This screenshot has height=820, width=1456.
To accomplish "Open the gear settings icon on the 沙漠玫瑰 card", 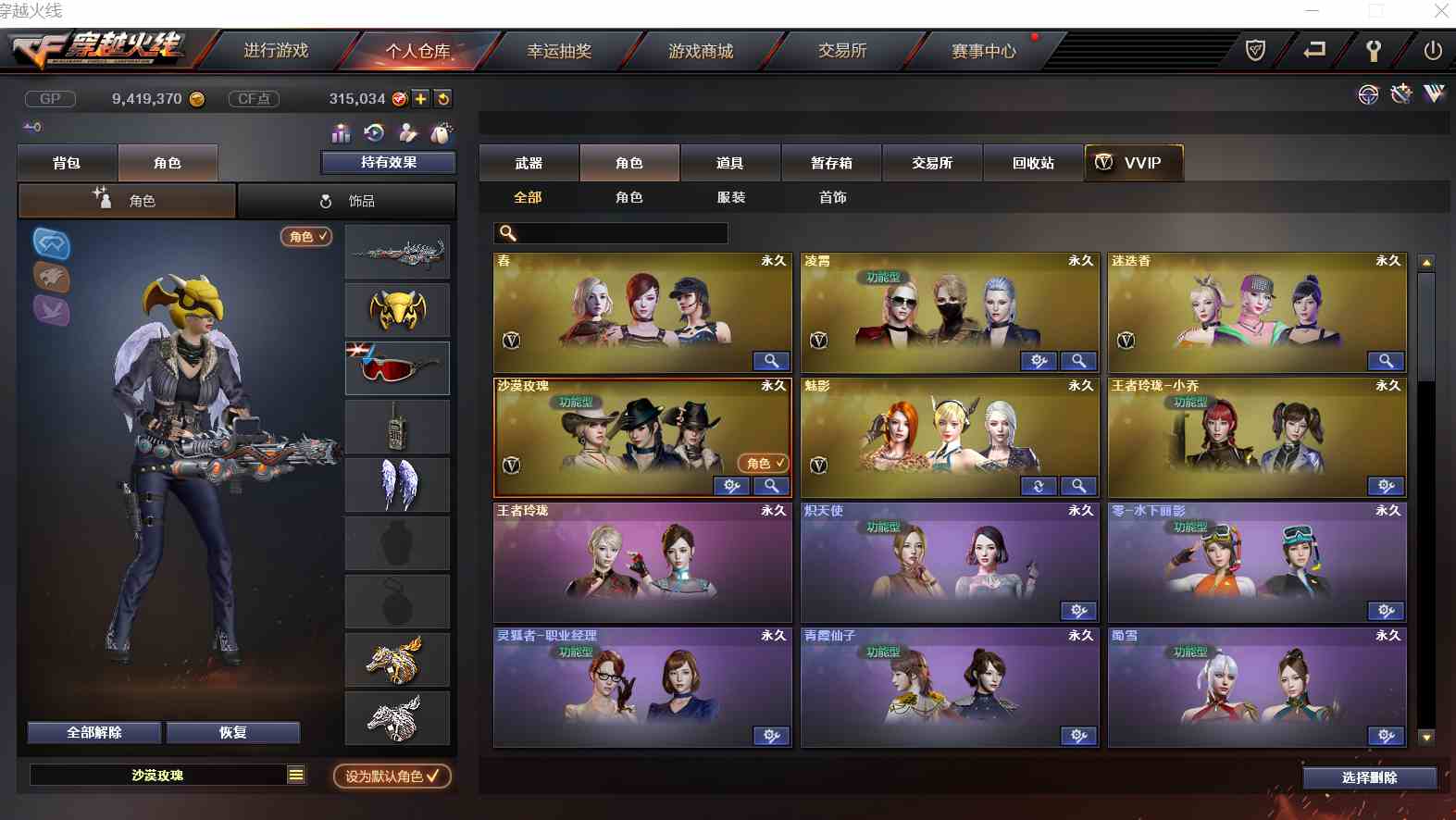I will (x=732, y=485).
